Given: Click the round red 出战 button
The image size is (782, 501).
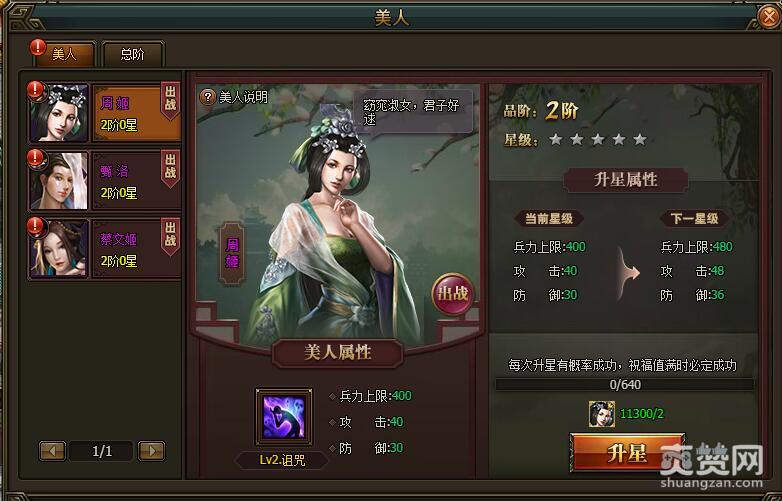Looking at the screenshot, I should coord(451,294).
